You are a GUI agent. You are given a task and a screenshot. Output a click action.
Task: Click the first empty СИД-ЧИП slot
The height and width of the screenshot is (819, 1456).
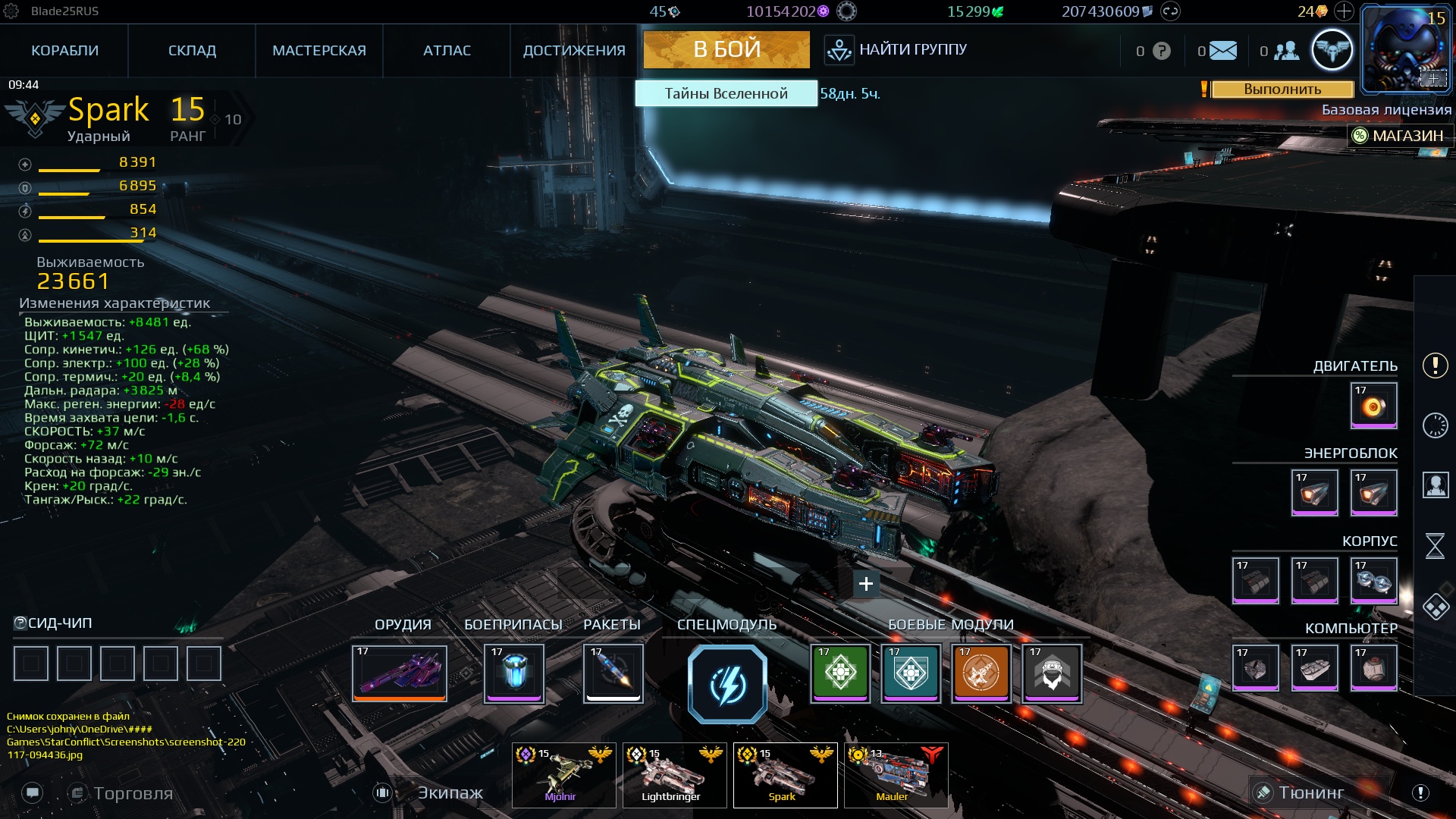(x=30, y=662)
